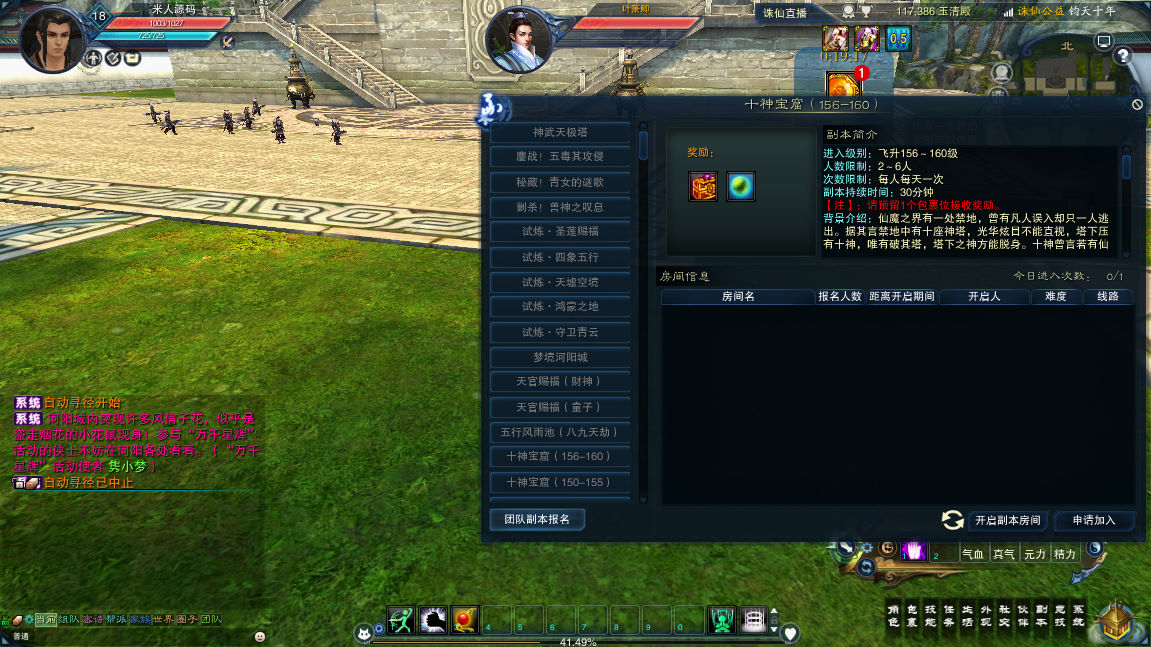Refresh the room list with the arrows icon
Screen dimensions: 1151x647
pos(953,520)
